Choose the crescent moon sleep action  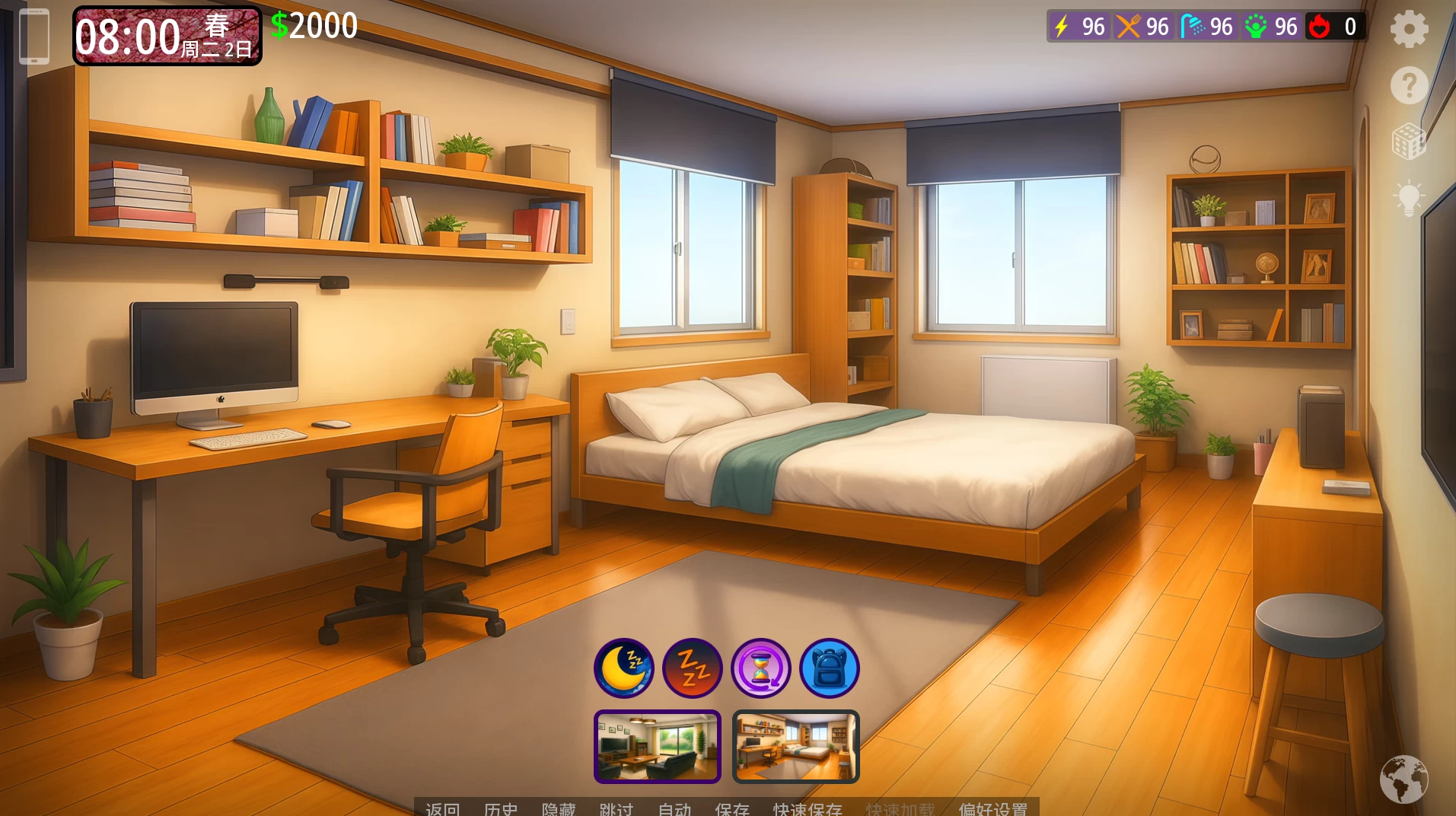624,668
